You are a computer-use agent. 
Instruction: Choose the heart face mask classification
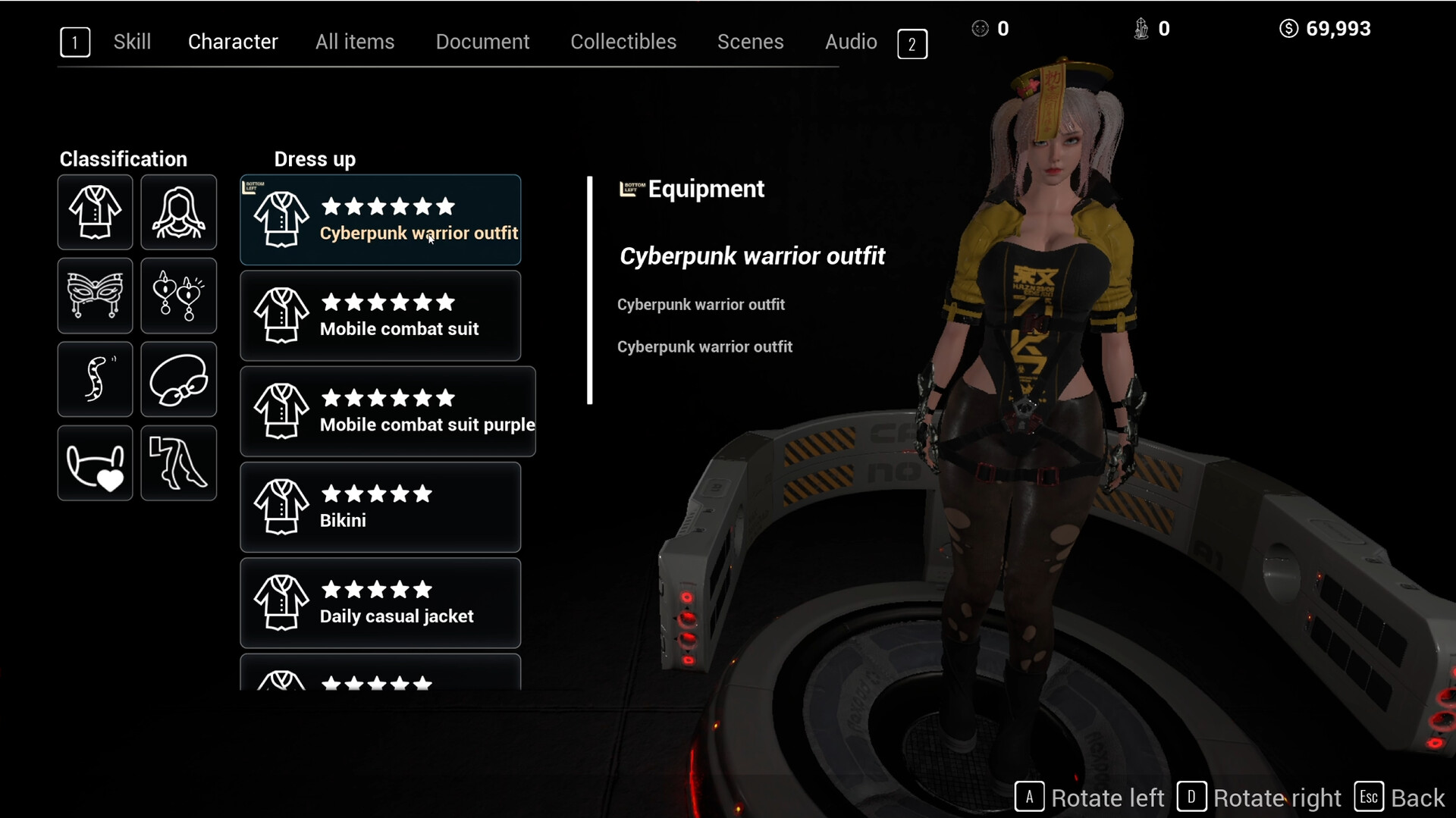tap(96, 463)
